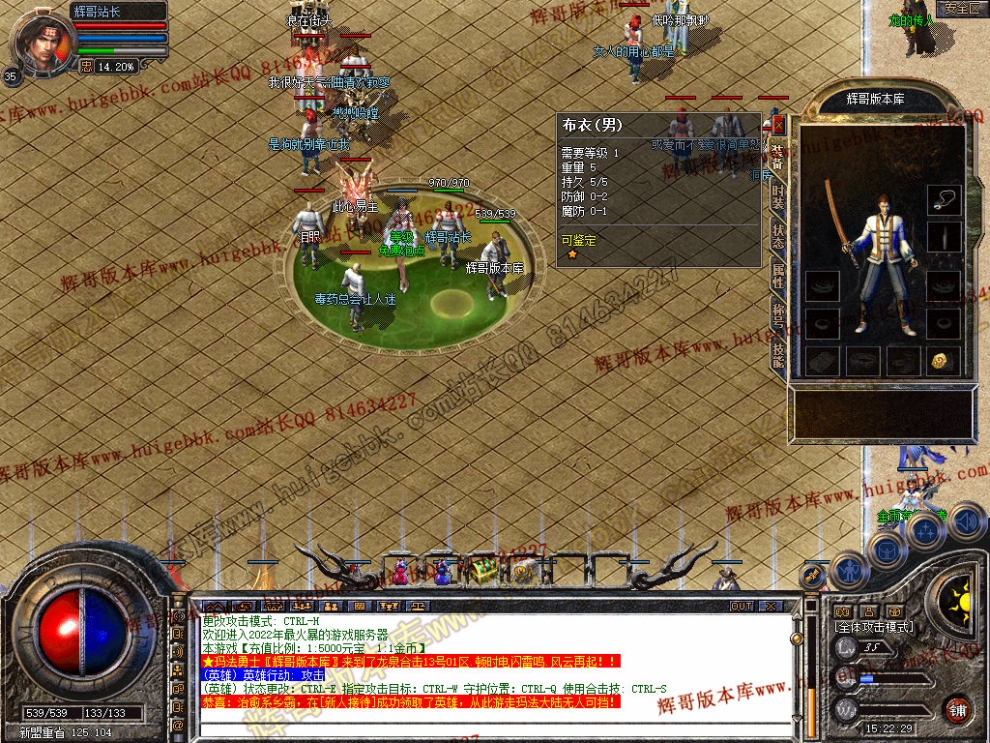
Task: Toggle sound with the speaker button
Action: 966,521
